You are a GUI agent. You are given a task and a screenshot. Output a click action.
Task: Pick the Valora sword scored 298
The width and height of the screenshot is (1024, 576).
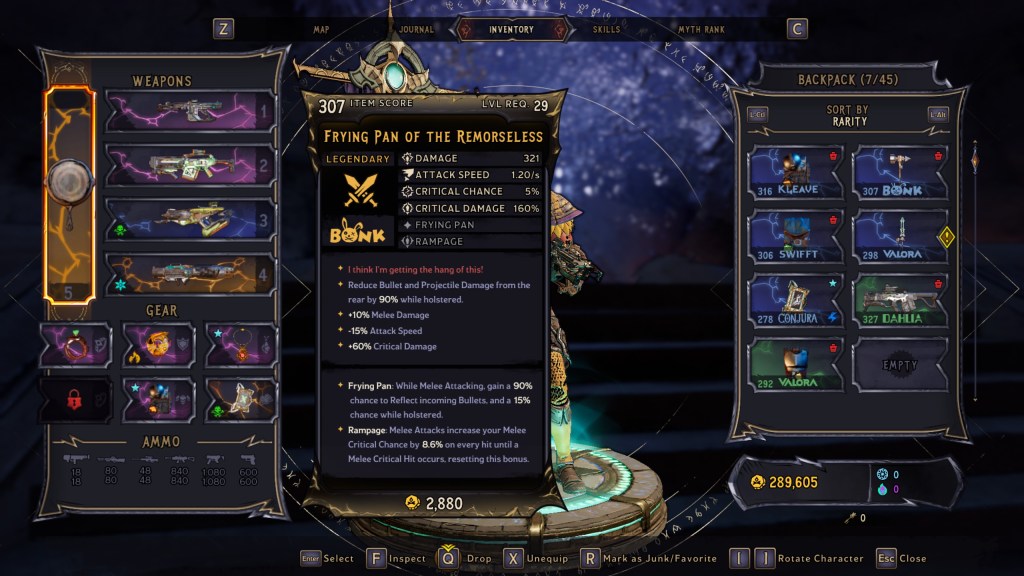click(x=900, y=237)
